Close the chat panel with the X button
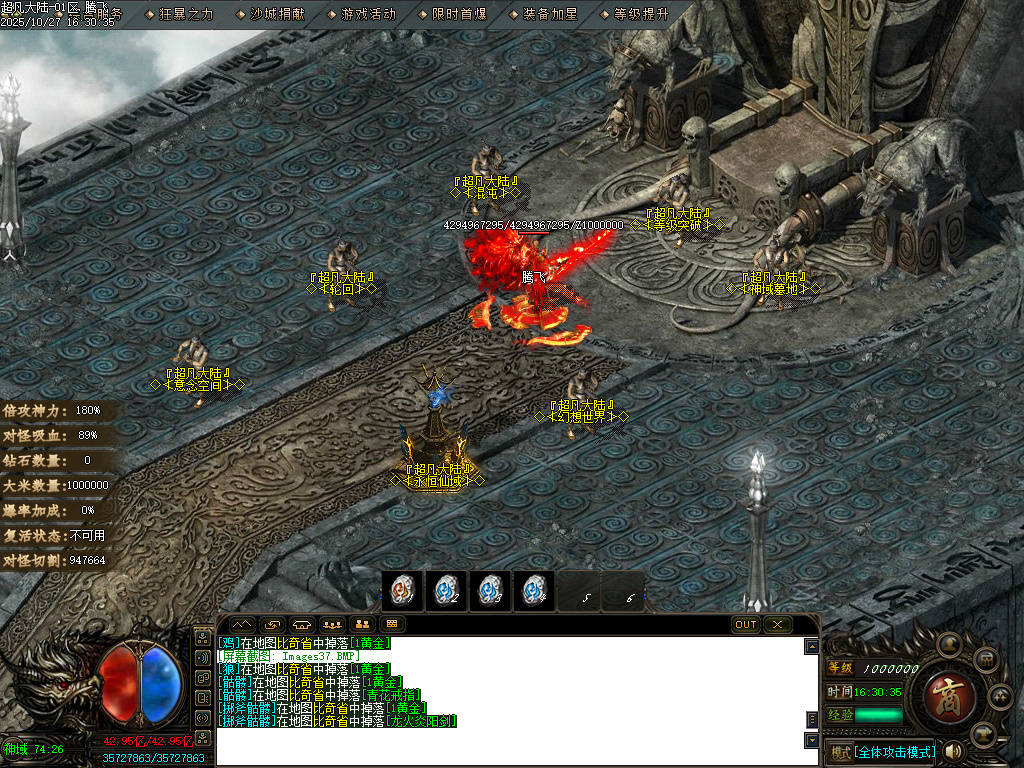 coord(778,625)
